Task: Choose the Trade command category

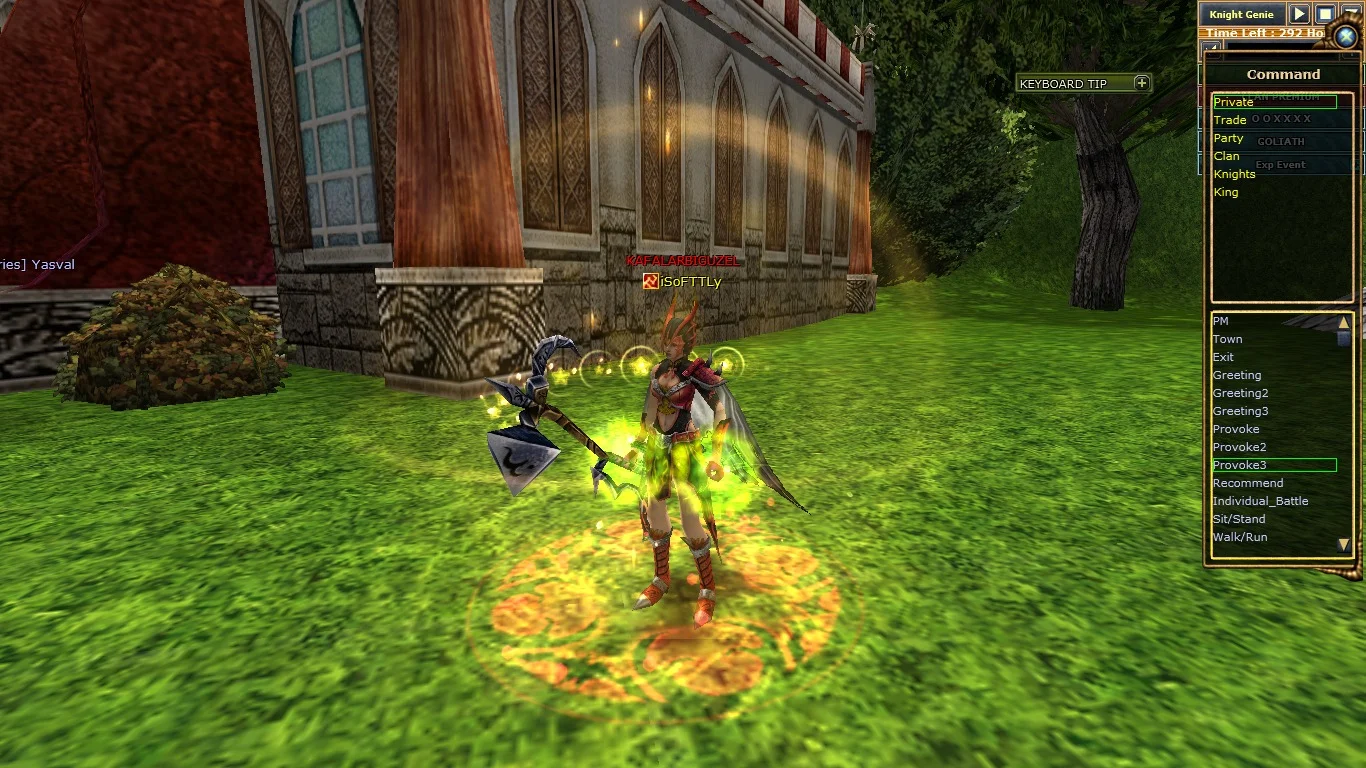Action: tap(1230, 120)
